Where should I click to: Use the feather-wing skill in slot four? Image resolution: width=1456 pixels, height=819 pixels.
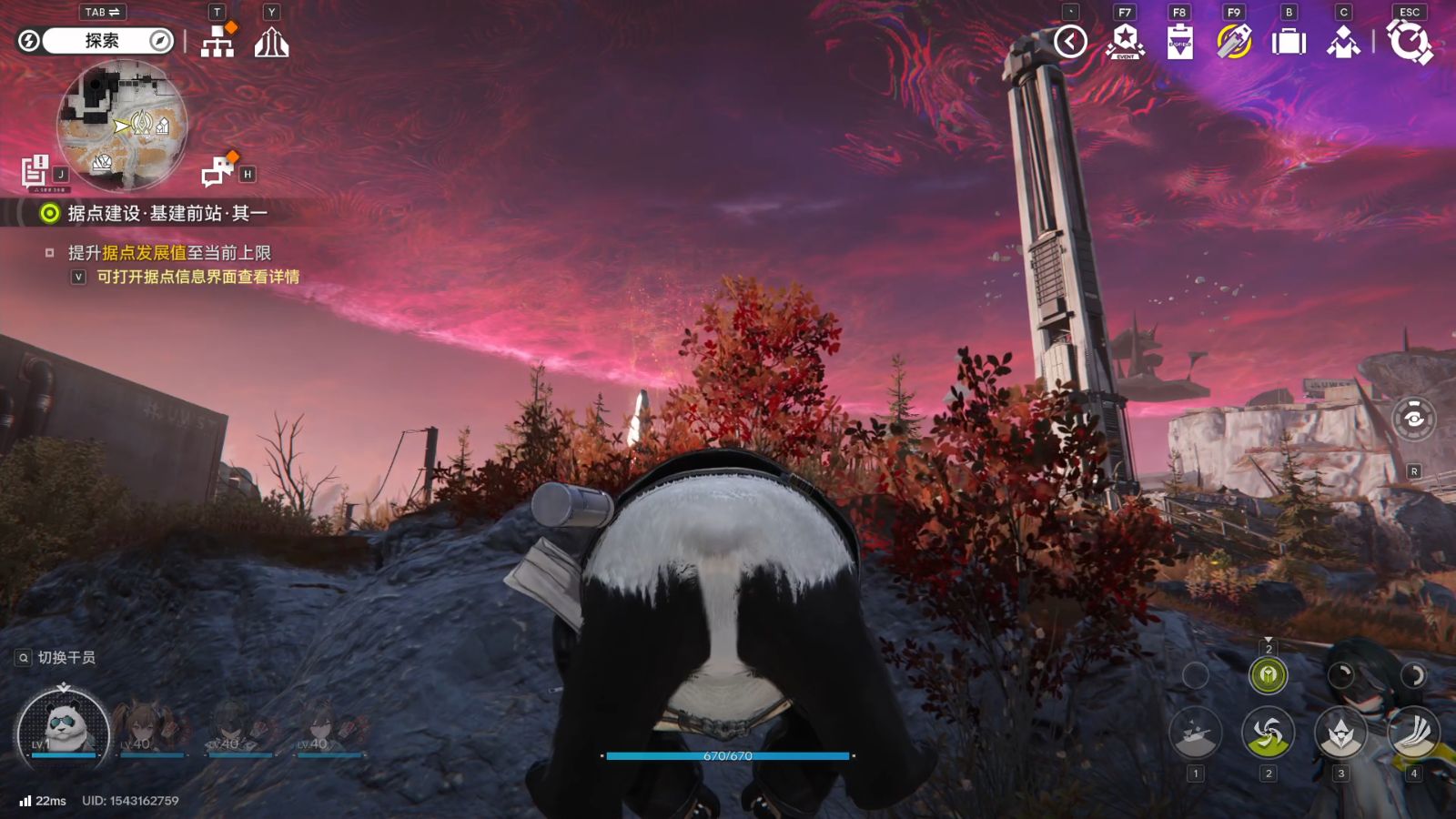pos(1413,733)
